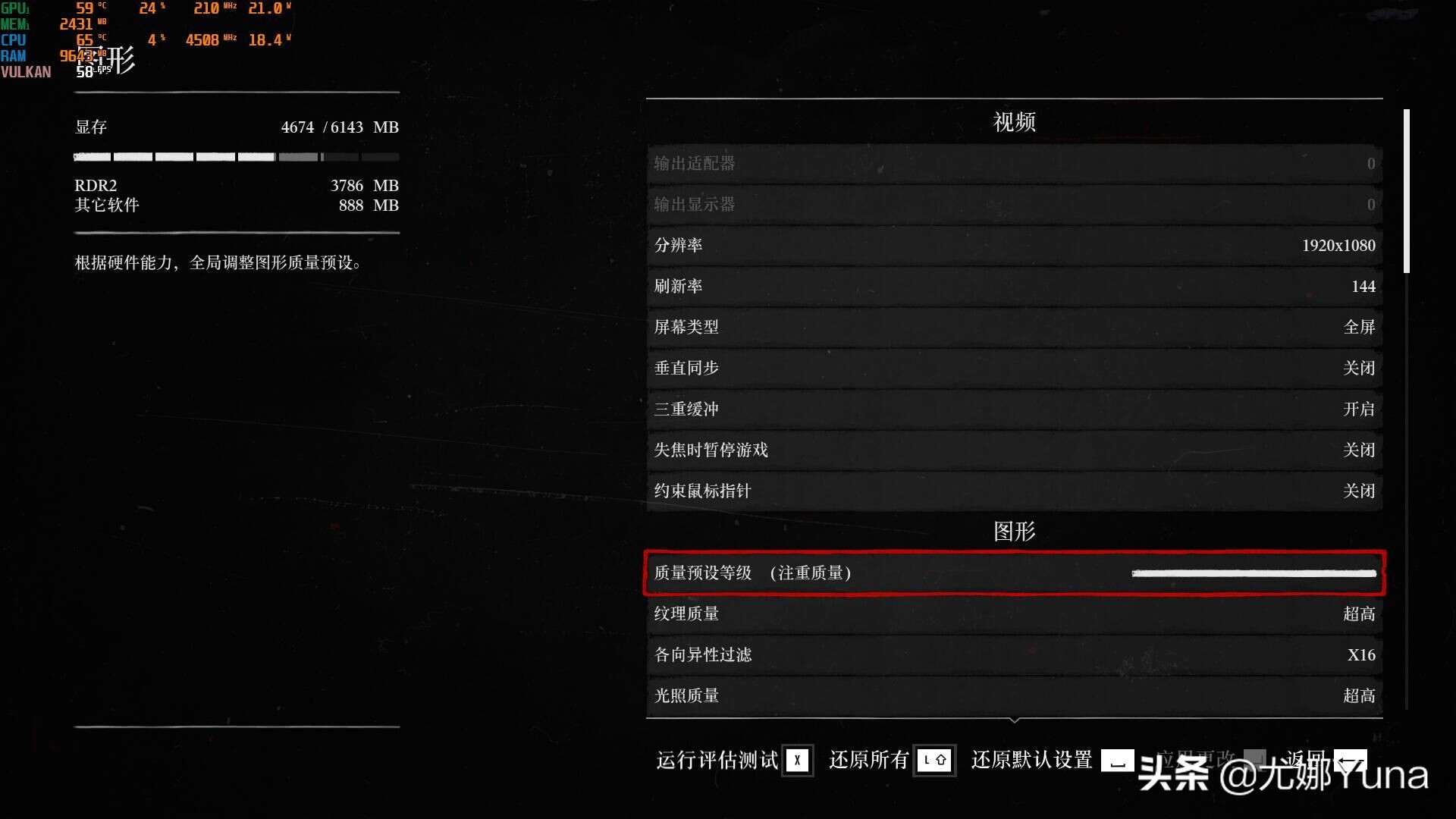Image resolution: width=1456 pixels, height=819 pixels.
Task: Click the 显存 VRAM usage bar
Action: tap(236, 157)
